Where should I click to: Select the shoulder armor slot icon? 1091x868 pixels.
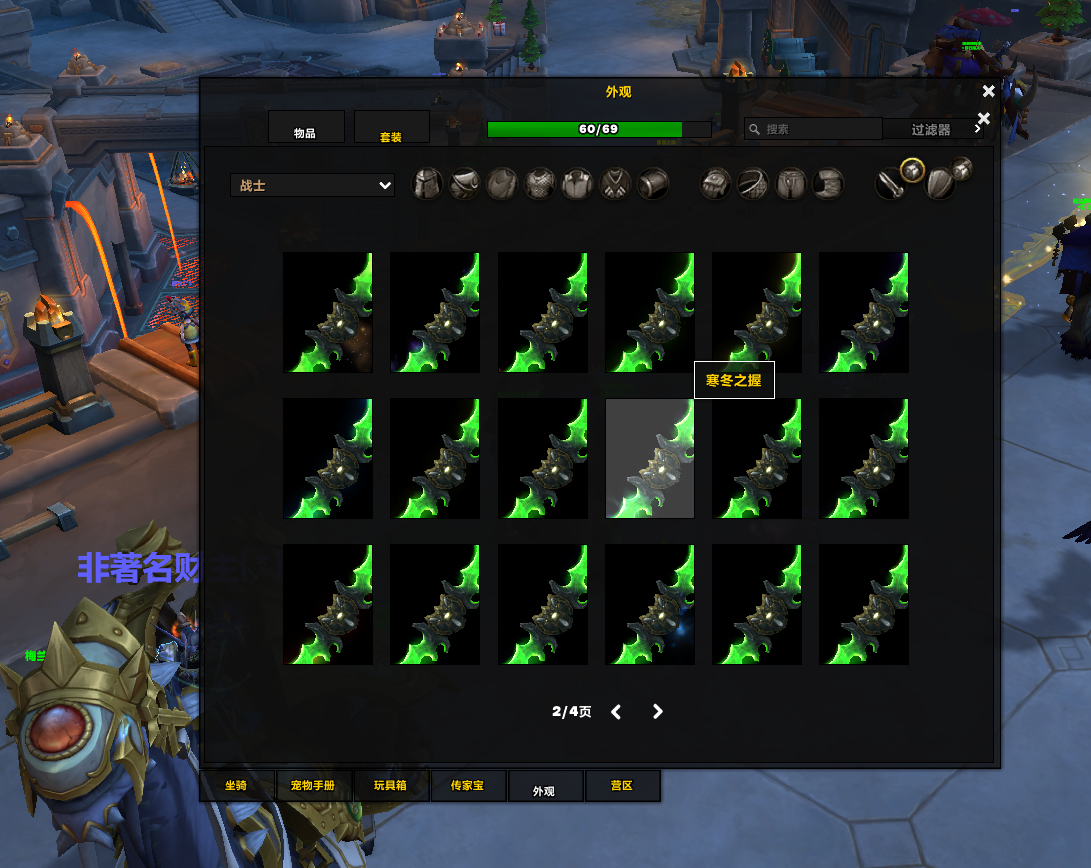[464, 184]
